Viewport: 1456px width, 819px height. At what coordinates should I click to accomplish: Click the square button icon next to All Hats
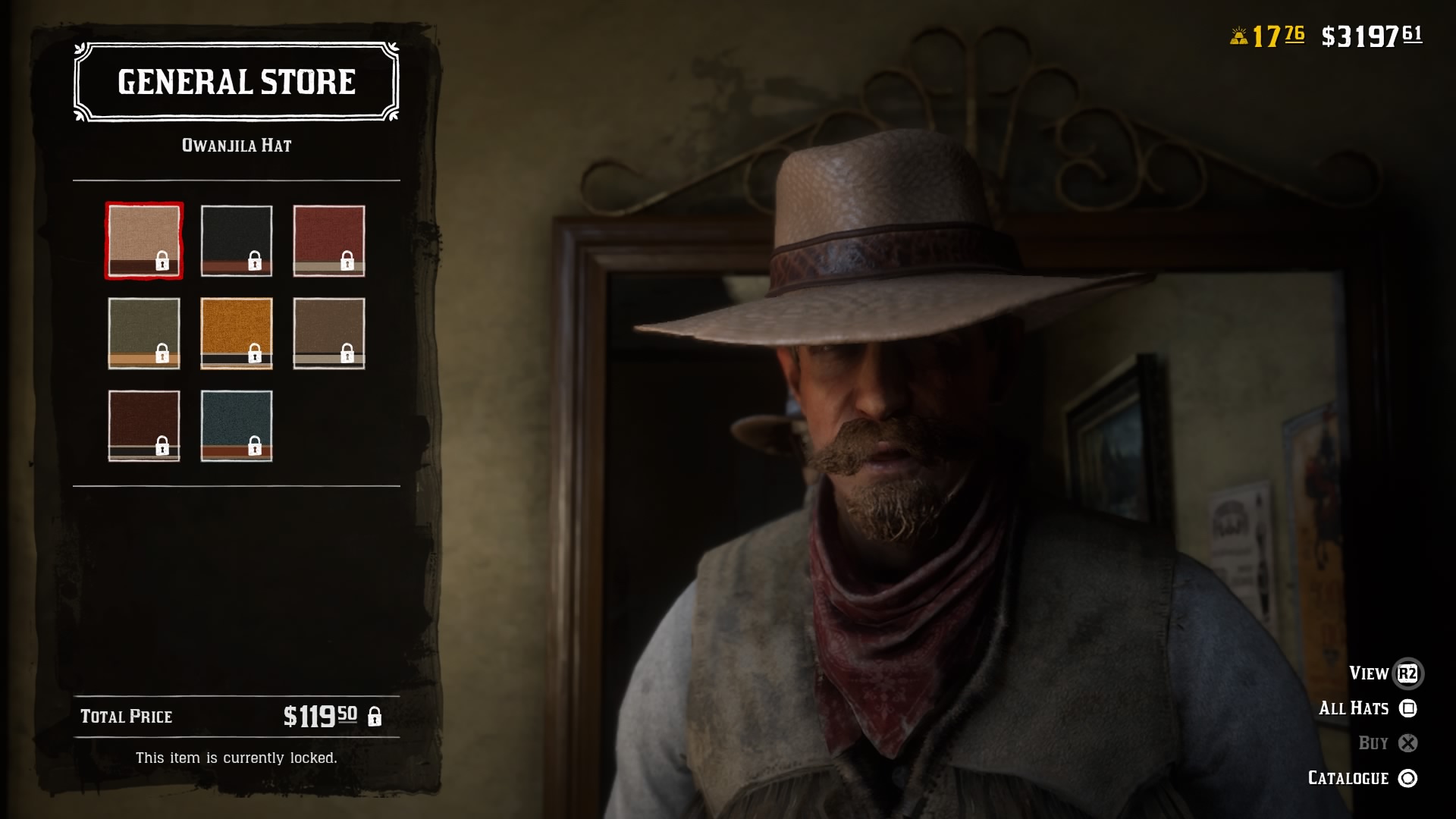pos(1407,708)
